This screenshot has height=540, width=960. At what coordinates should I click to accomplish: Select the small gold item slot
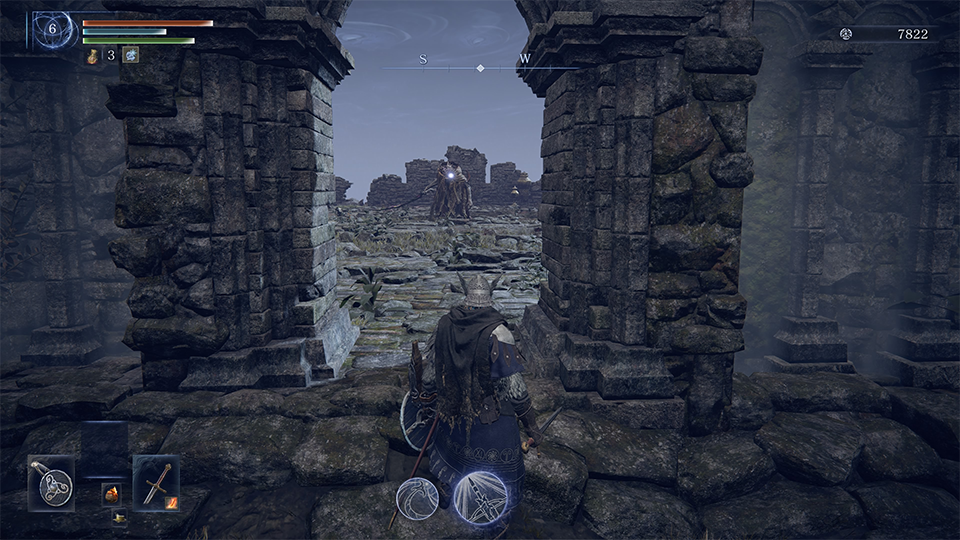(x=118, y=517)
